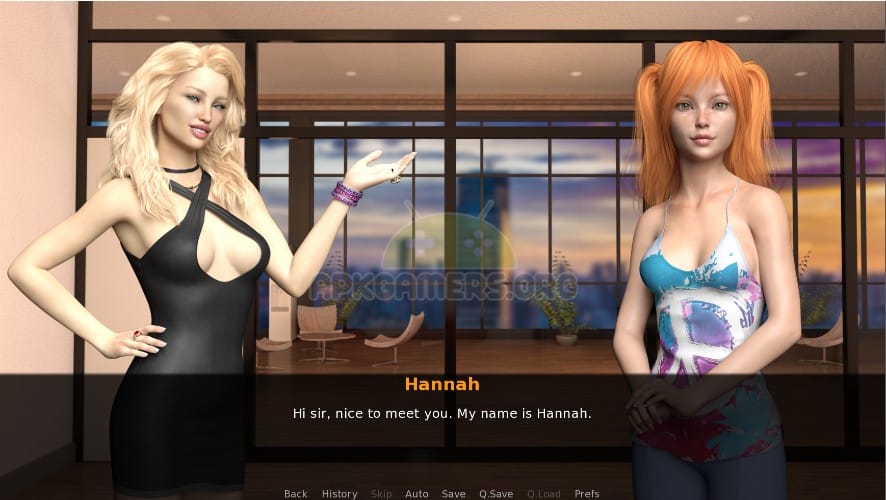This screenshot has height=500, width=886.
Task: Load quick save with Q.Load
Action: (543, 494)
